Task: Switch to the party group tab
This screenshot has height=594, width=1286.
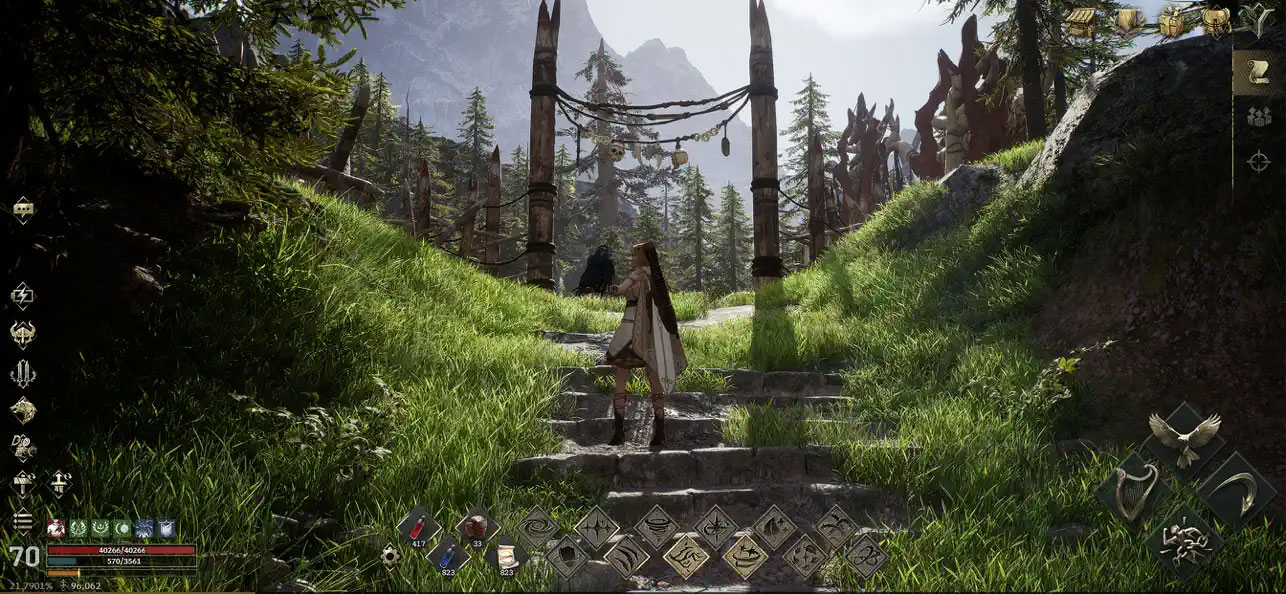Action: [x=1259, y=117]
